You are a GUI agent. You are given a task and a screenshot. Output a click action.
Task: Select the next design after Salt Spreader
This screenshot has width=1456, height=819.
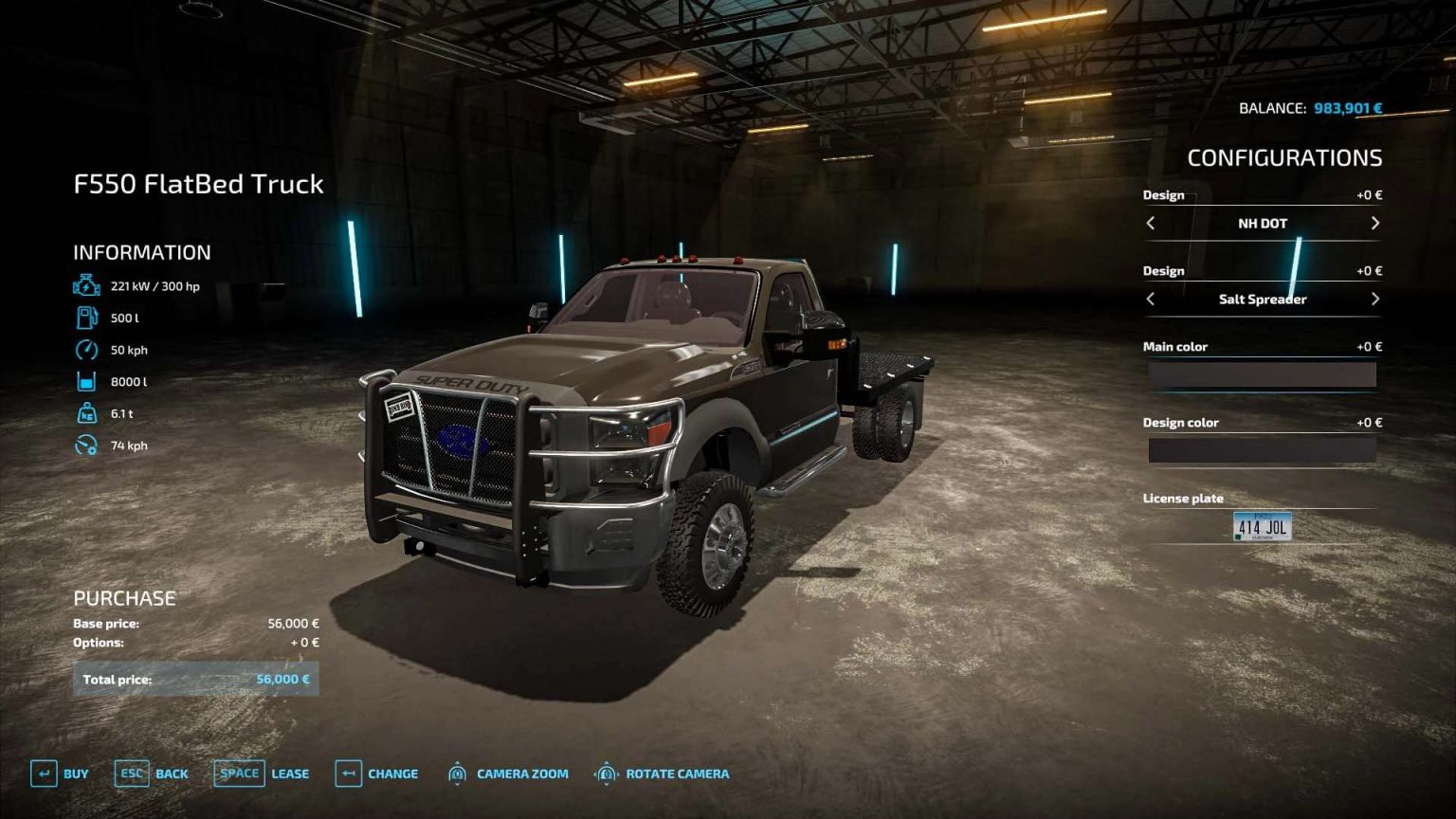click(x=1374, y=299)
